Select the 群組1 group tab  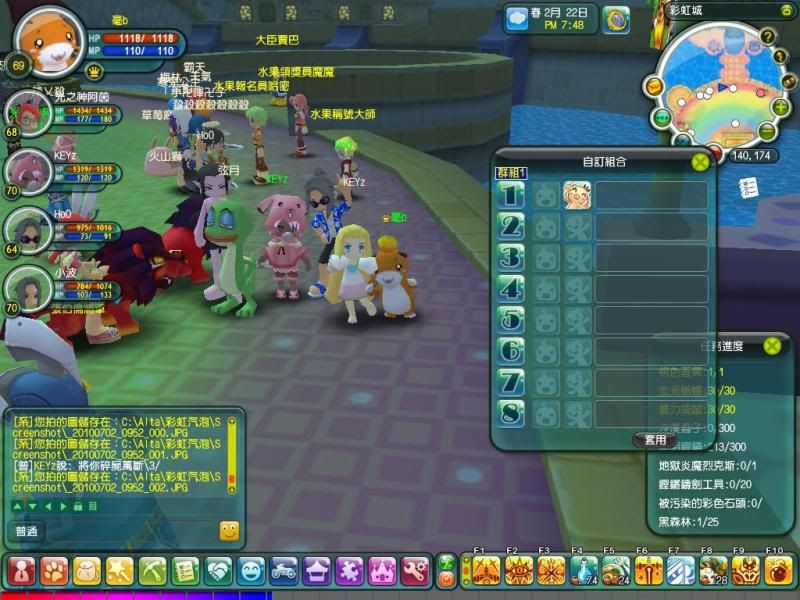(511, 173)
